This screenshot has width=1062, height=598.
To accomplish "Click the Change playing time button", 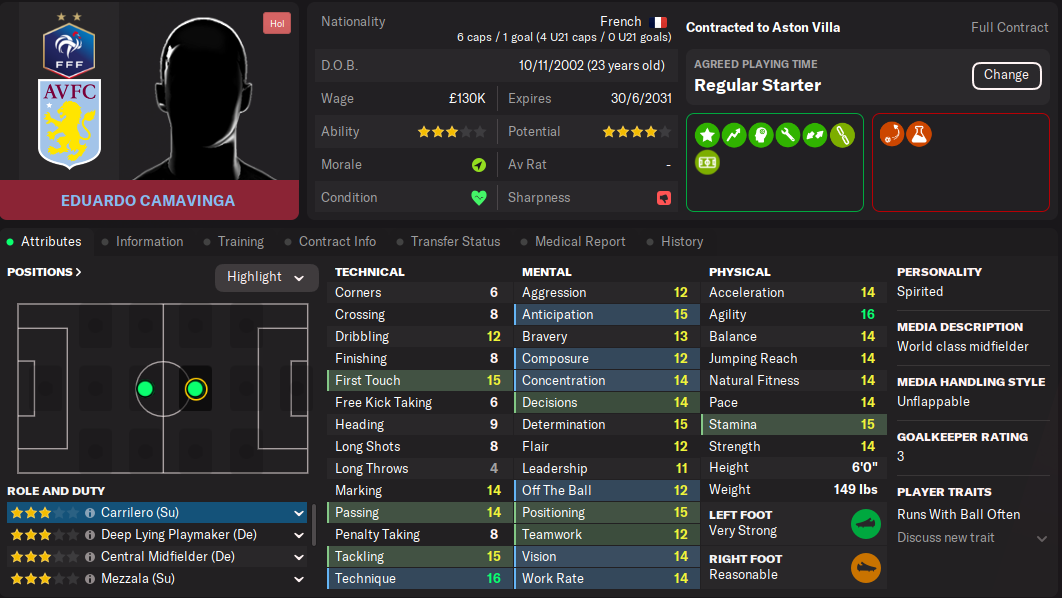I will [1005, 75].
